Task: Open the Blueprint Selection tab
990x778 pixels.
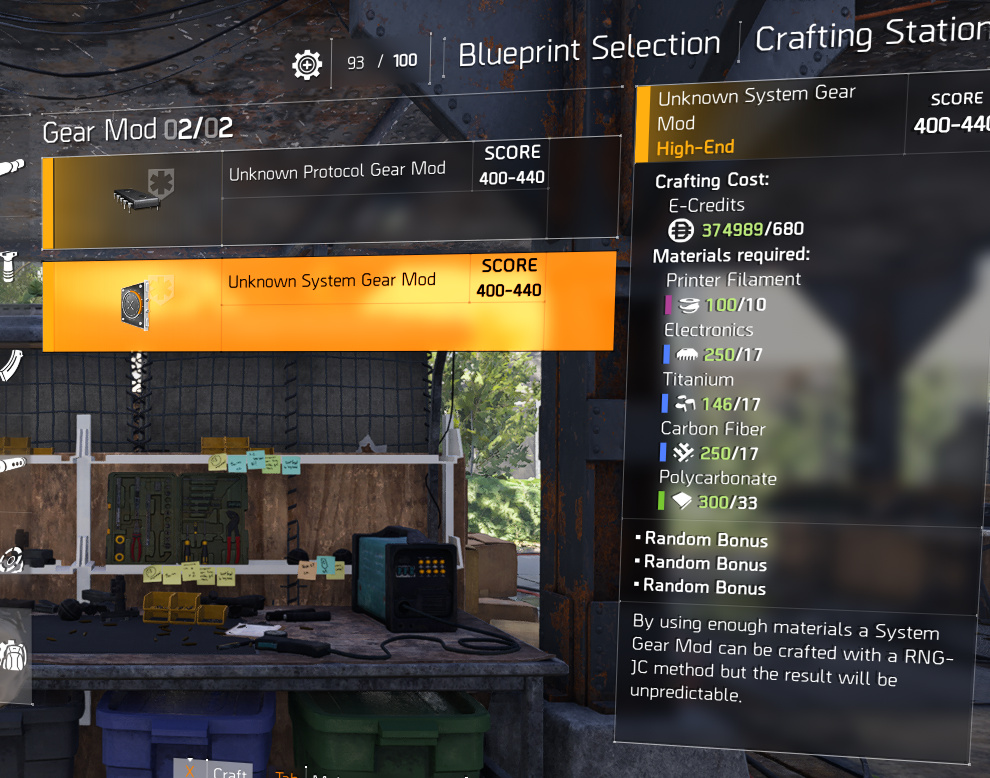Action: [589, 47]
